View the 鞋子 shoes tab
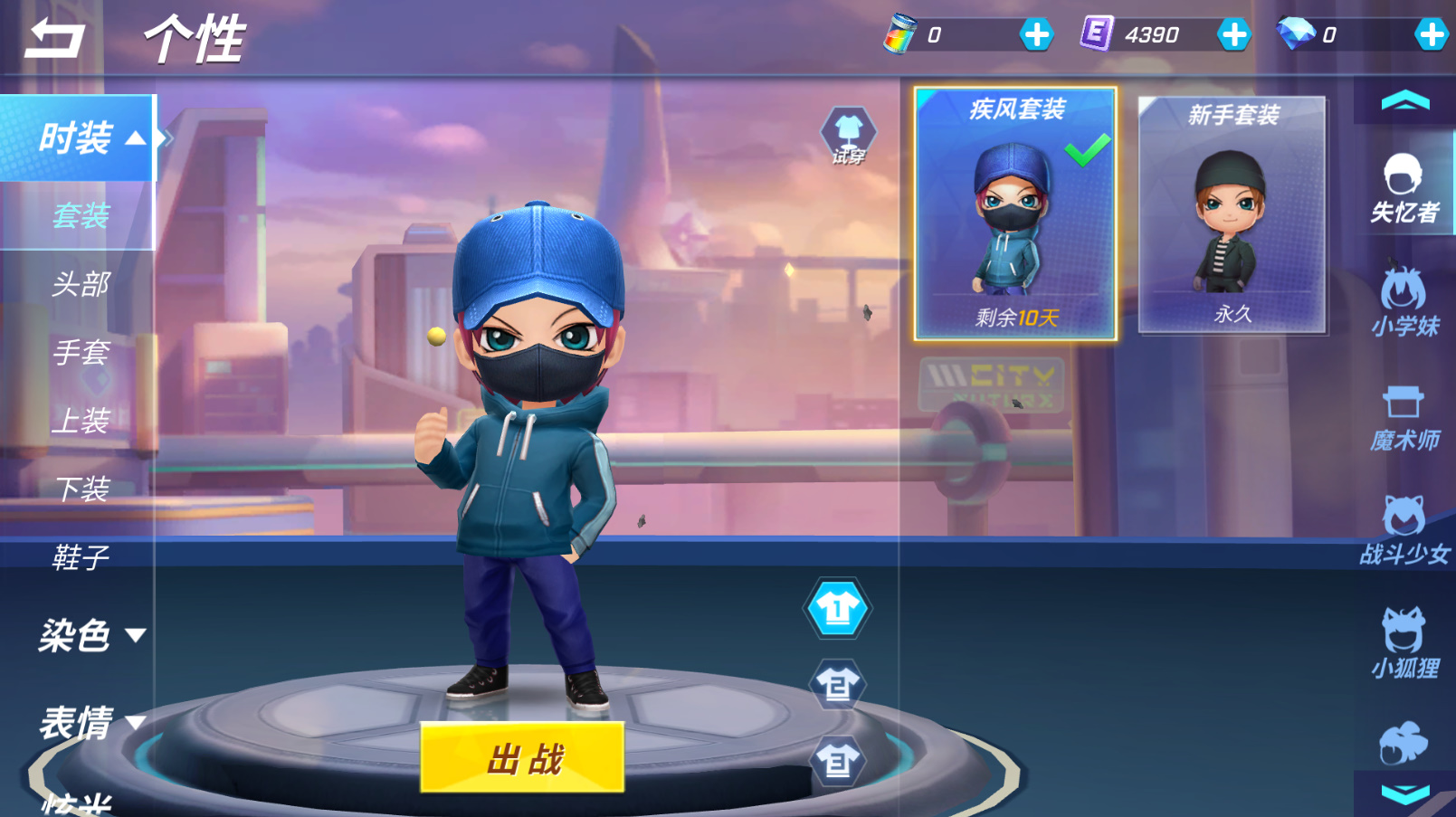Image resolution: width=1456 pixels, height=817 pixels. [81, 557]
